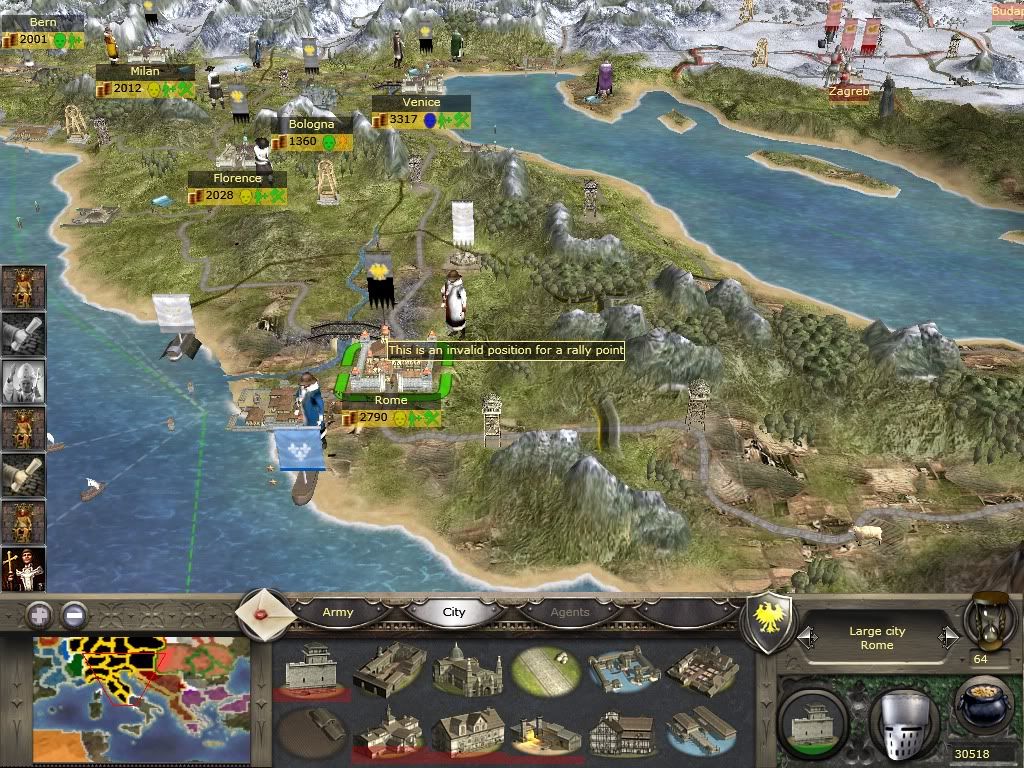The height and width of the screenshot is (768, 1024).
Task: Go to previous settlement with left arrow
Action: [804, 636]
